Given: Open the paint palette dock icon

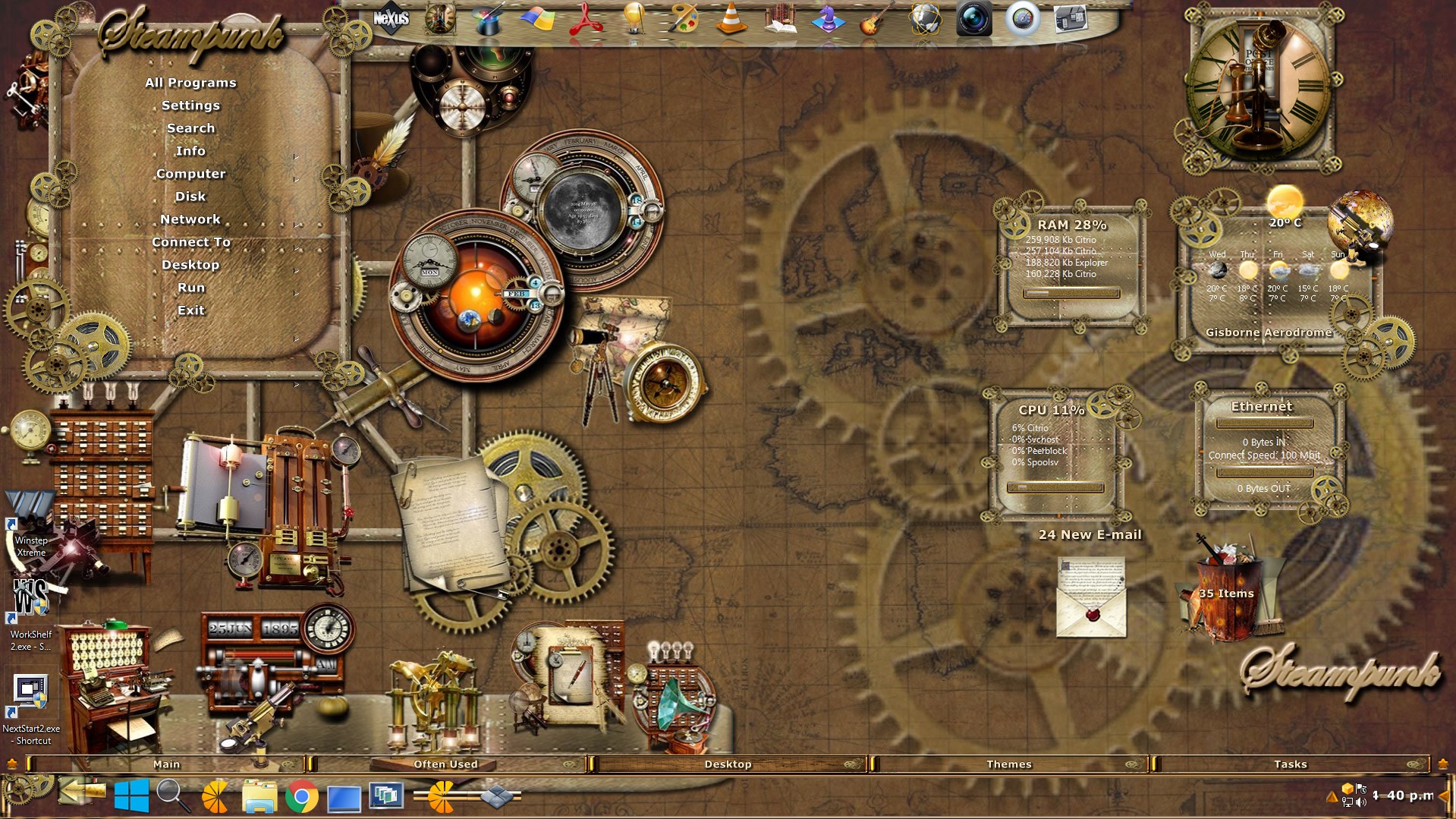Looking at the screenshot, I should [x=683, y=19].
